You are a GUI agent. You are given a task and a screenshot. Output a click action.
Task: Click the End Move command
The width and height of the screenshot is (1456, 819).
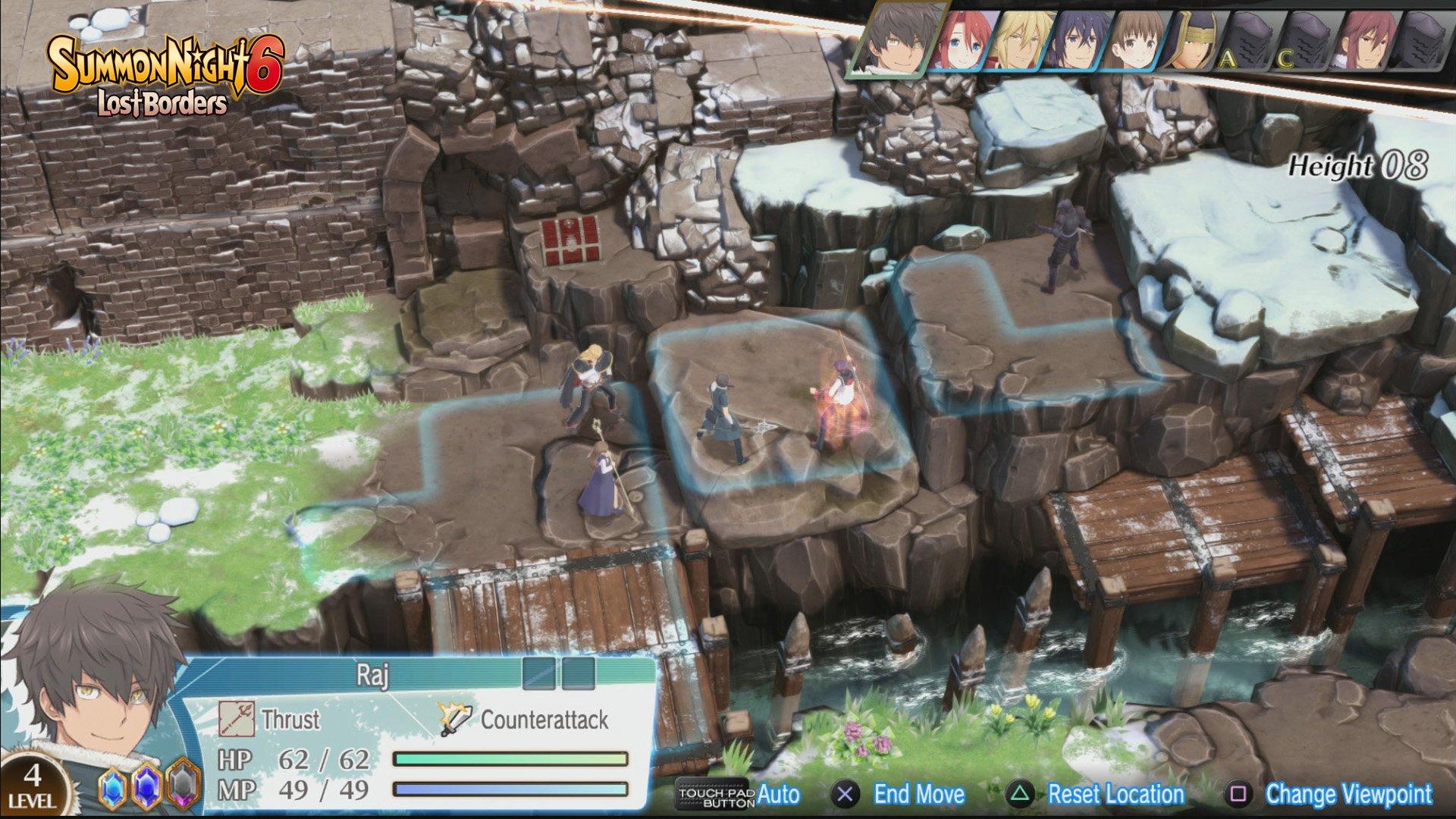pos(918,794)
